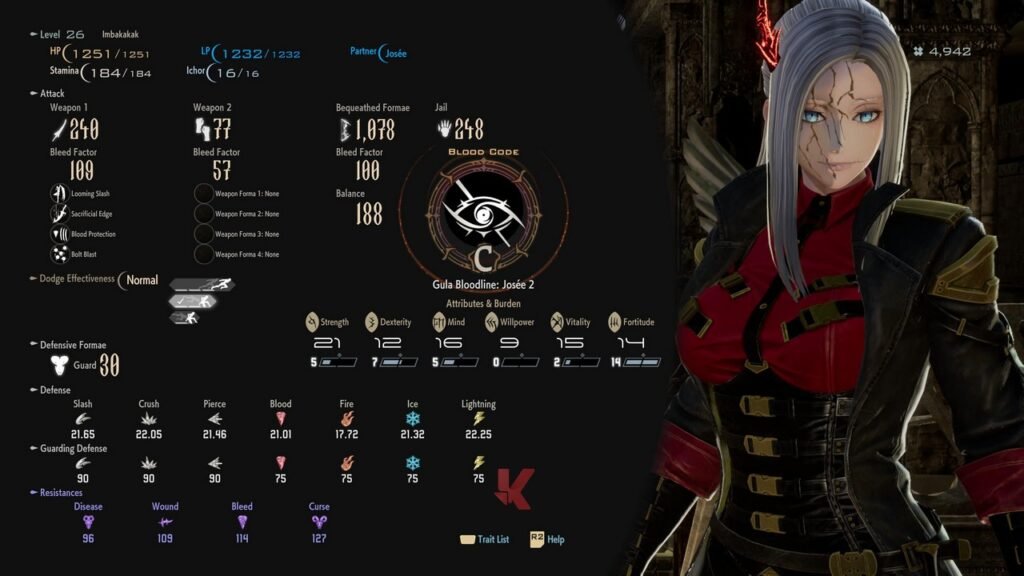Select the Sacrificial Edge weapon forma
Viewport: 1024px width, 576px height.
[x=58, y=214]
